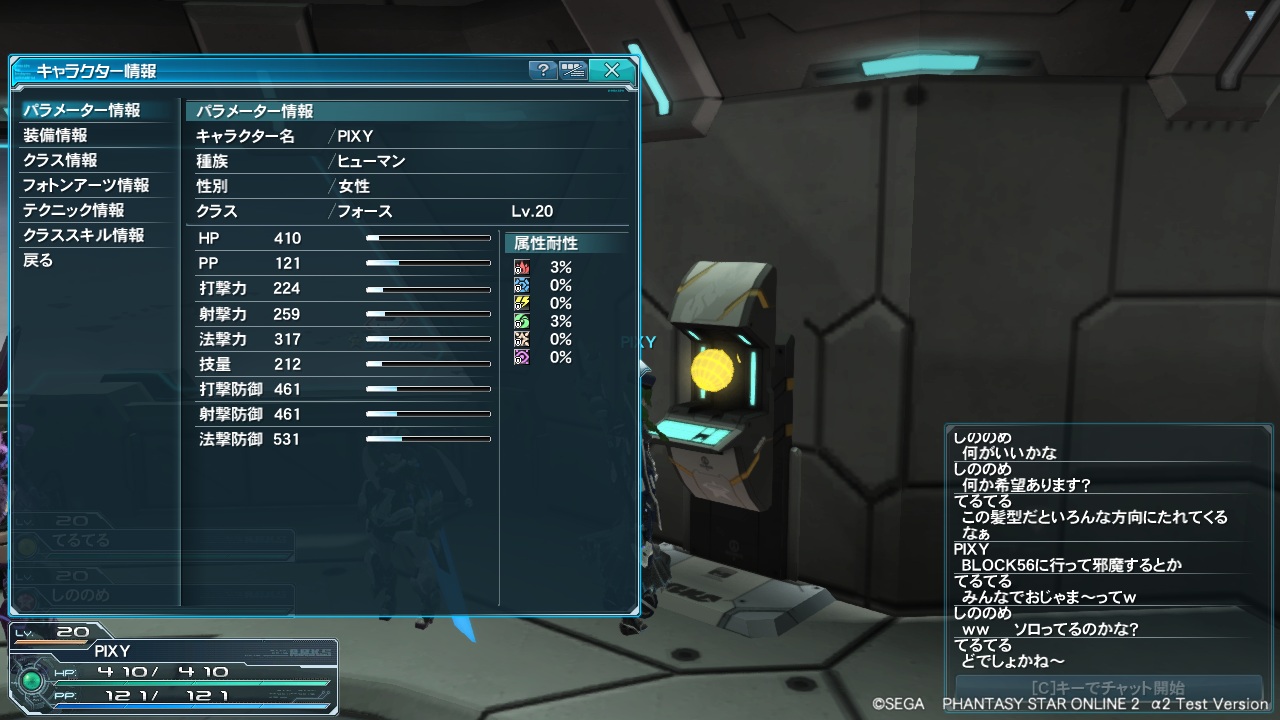Click the chat input box to start chatting

(x=1107, y=688)
